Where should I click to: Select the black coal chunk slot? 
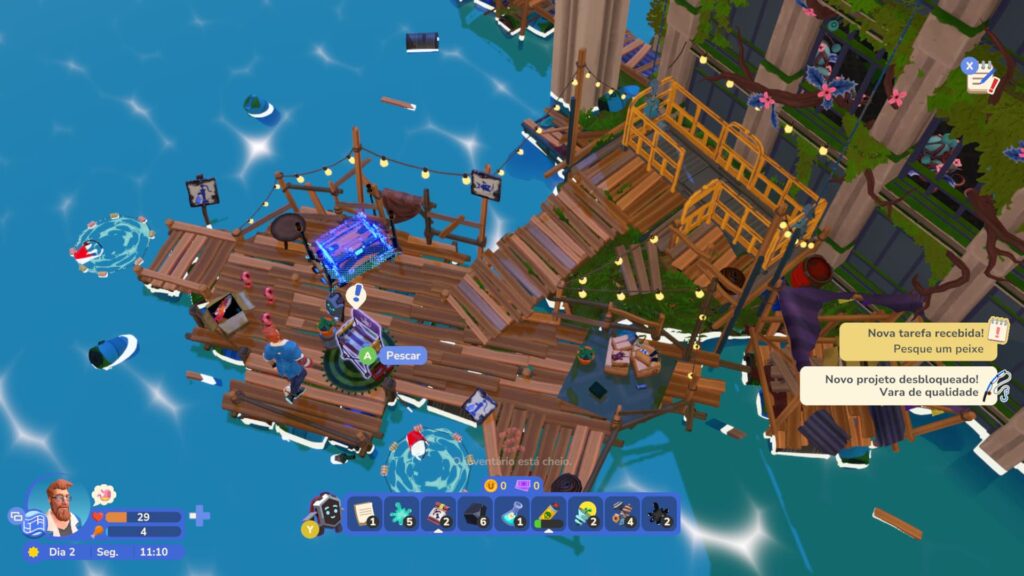[475, 514]
